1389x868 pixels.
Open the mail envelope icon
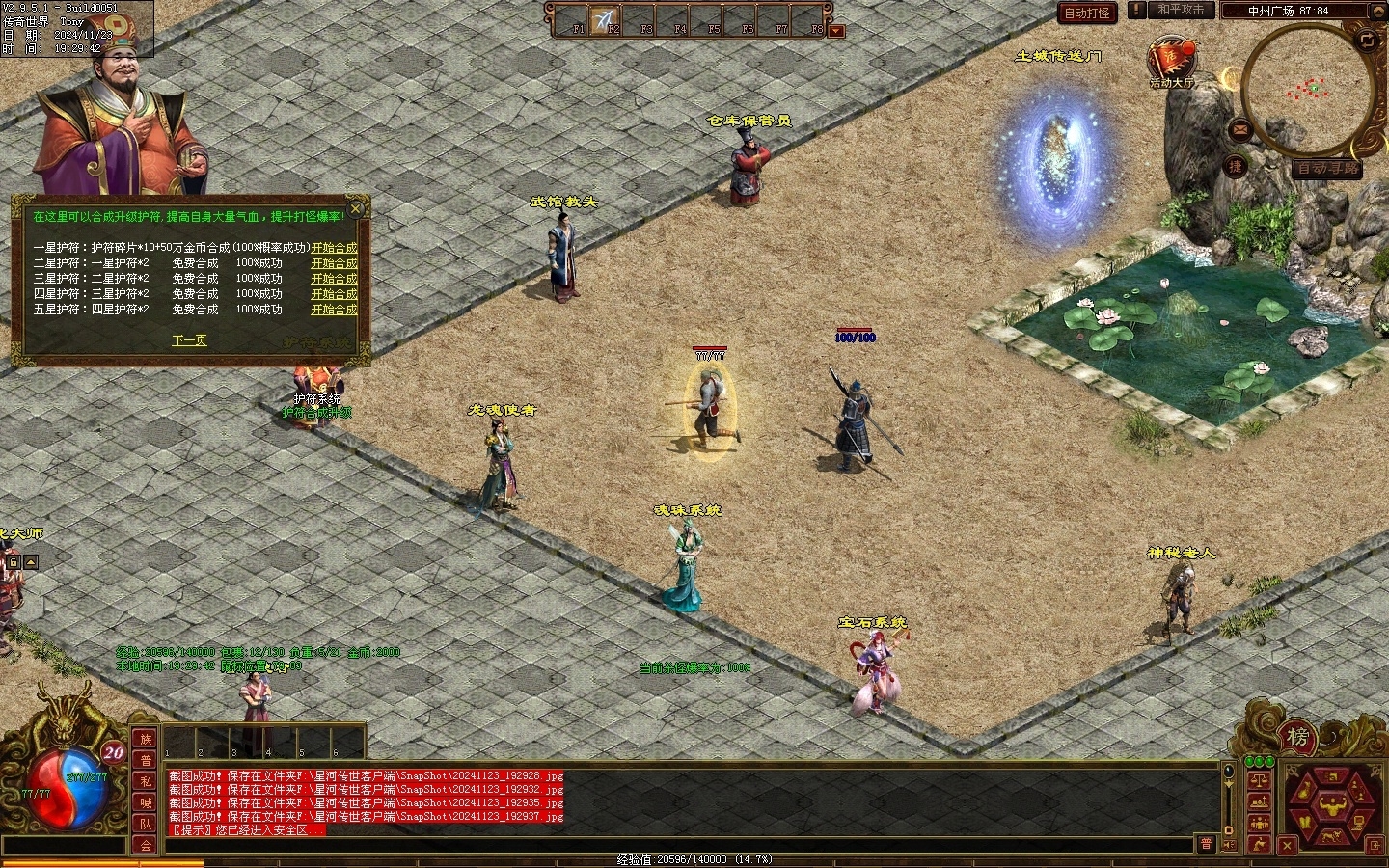1239,128
